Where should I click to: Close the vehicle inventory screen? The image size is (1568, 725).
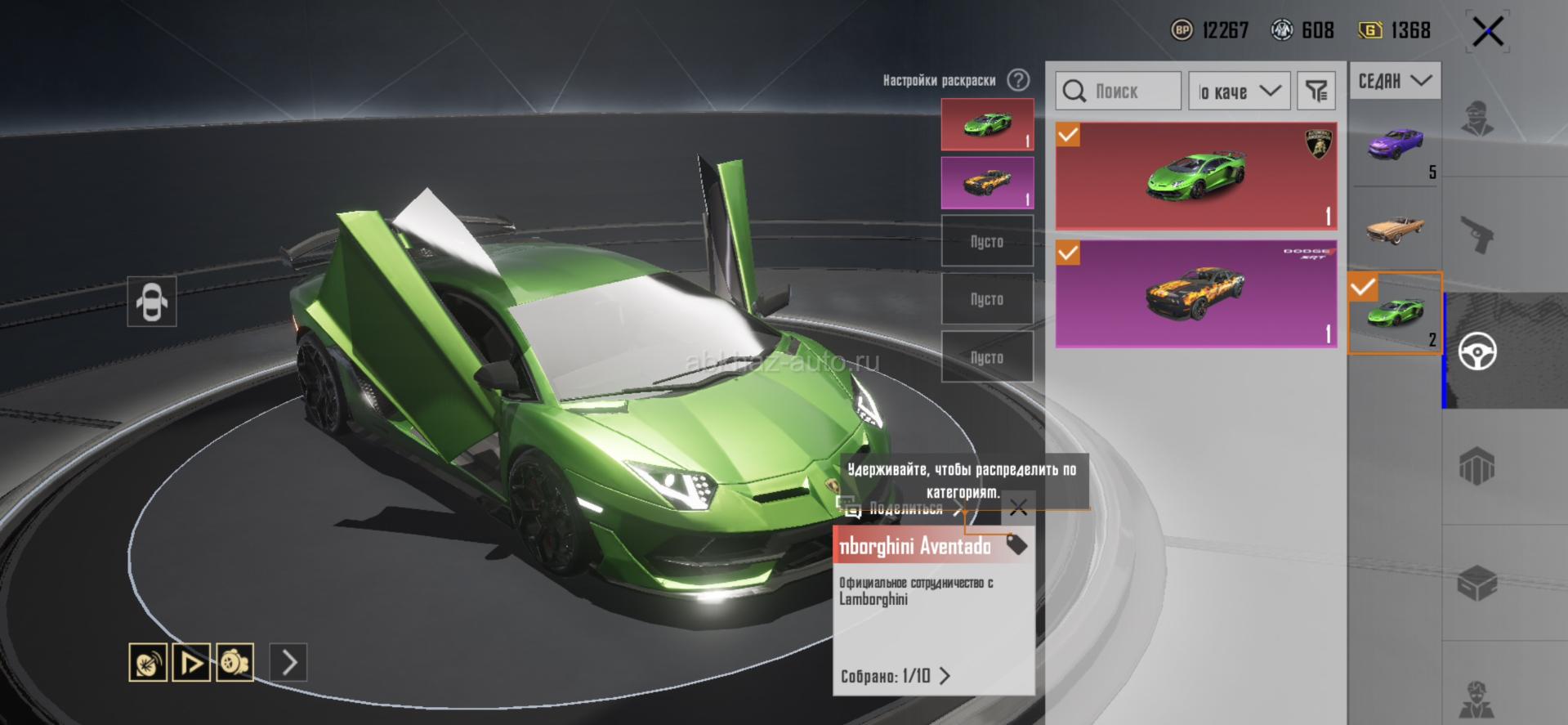[x=1487, y=33]
